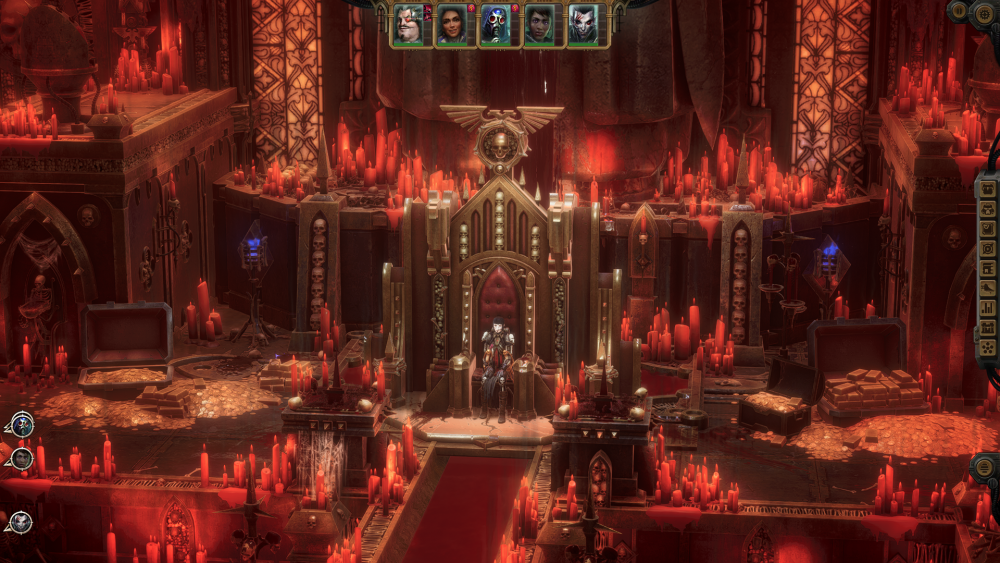Click the pale scarred companion off-screen marker
1000x563 pixels.
point(20,521)
